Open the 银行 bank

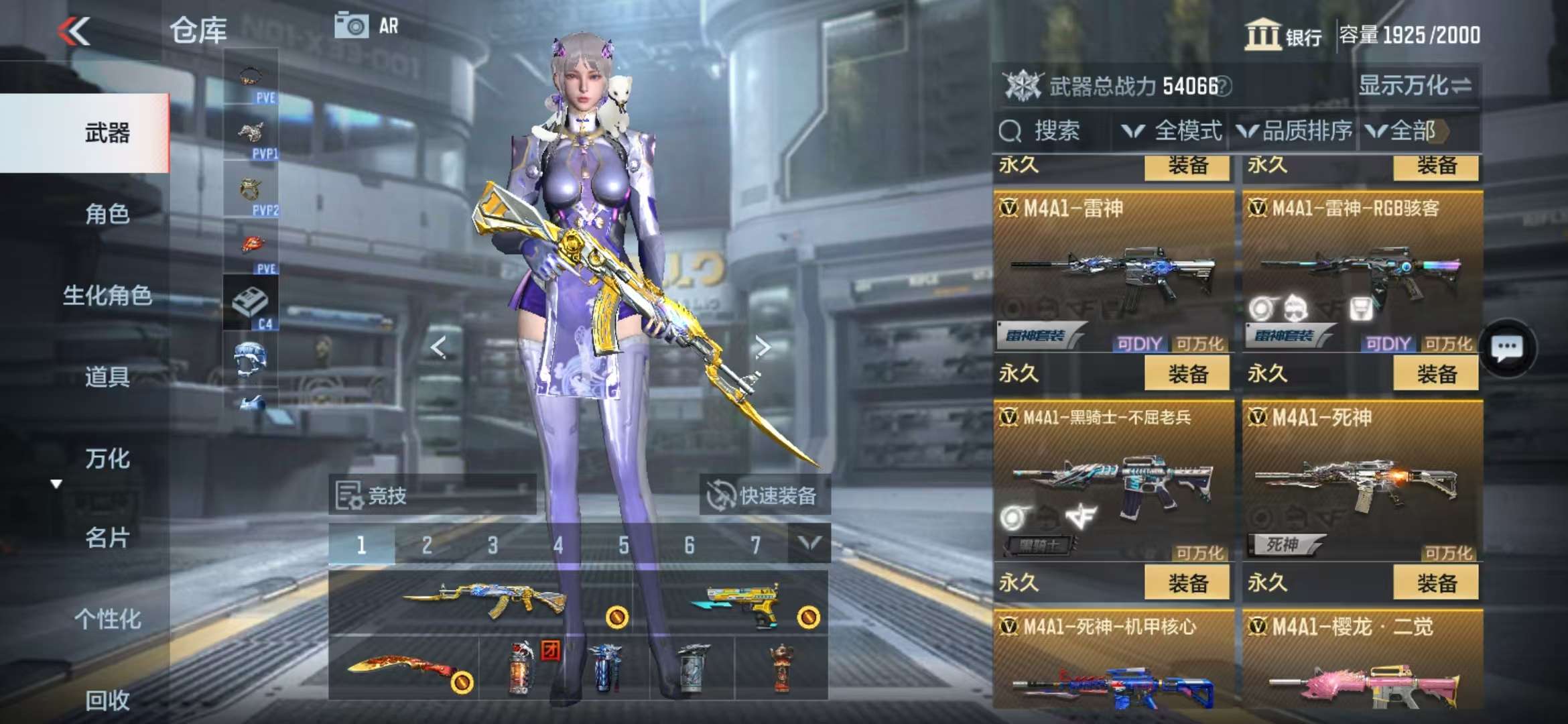click(x=1283, y=35)
